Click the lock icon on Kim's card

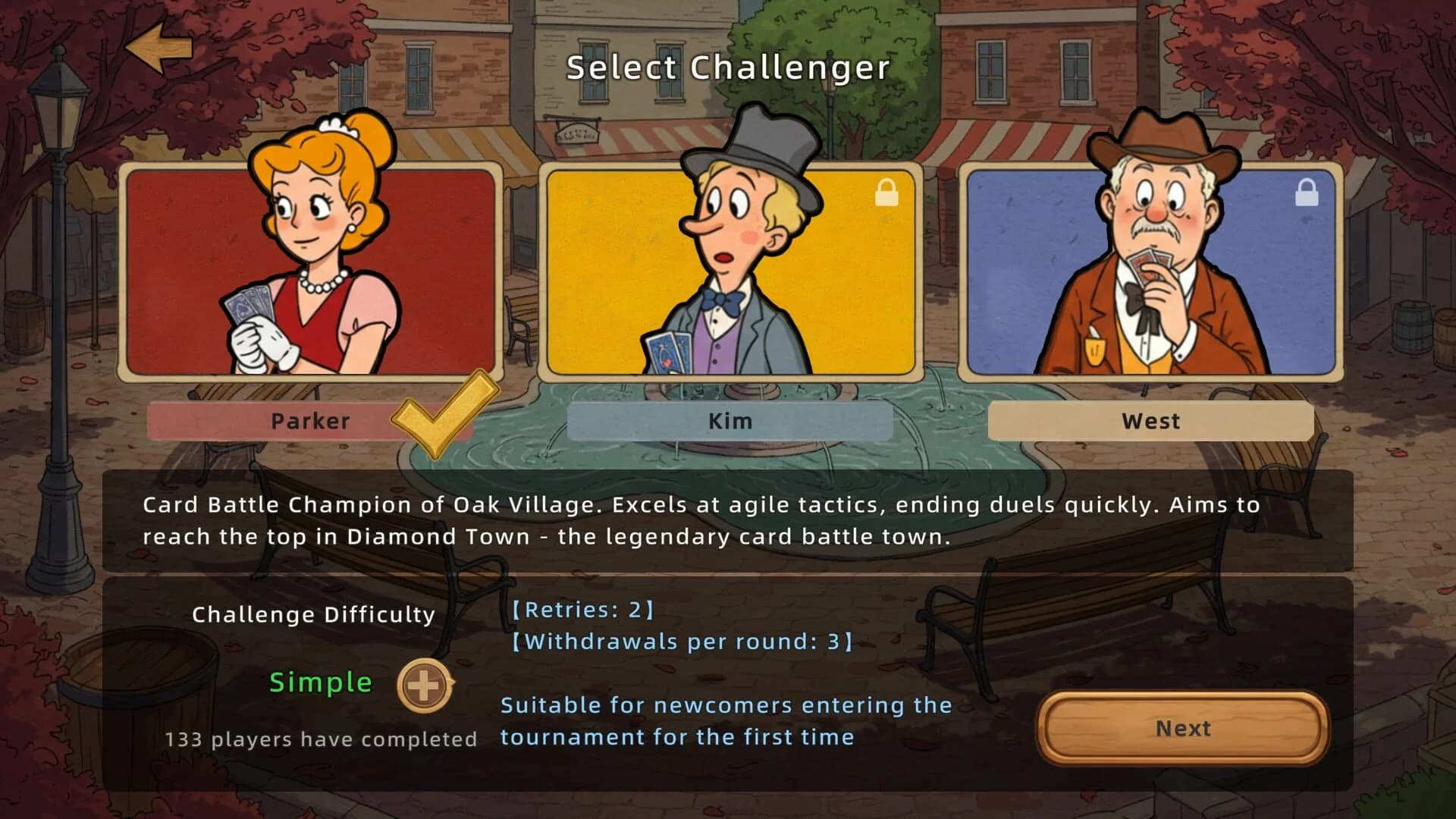tap(886, 194)
